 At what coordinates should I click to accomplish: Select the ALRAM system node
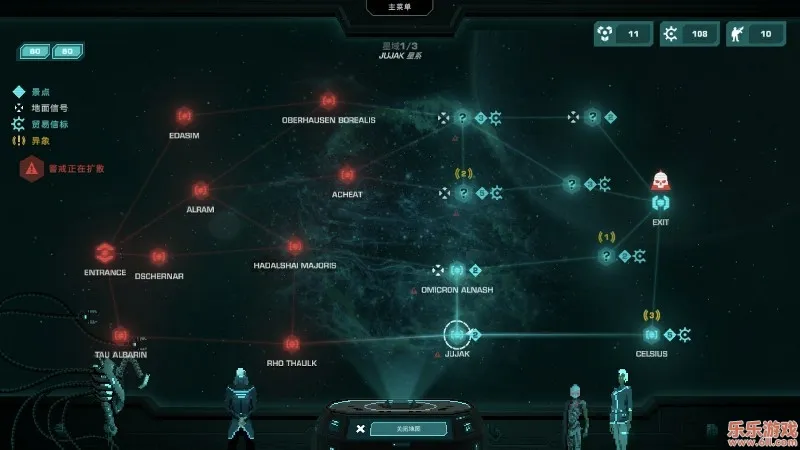coord(200,189)
